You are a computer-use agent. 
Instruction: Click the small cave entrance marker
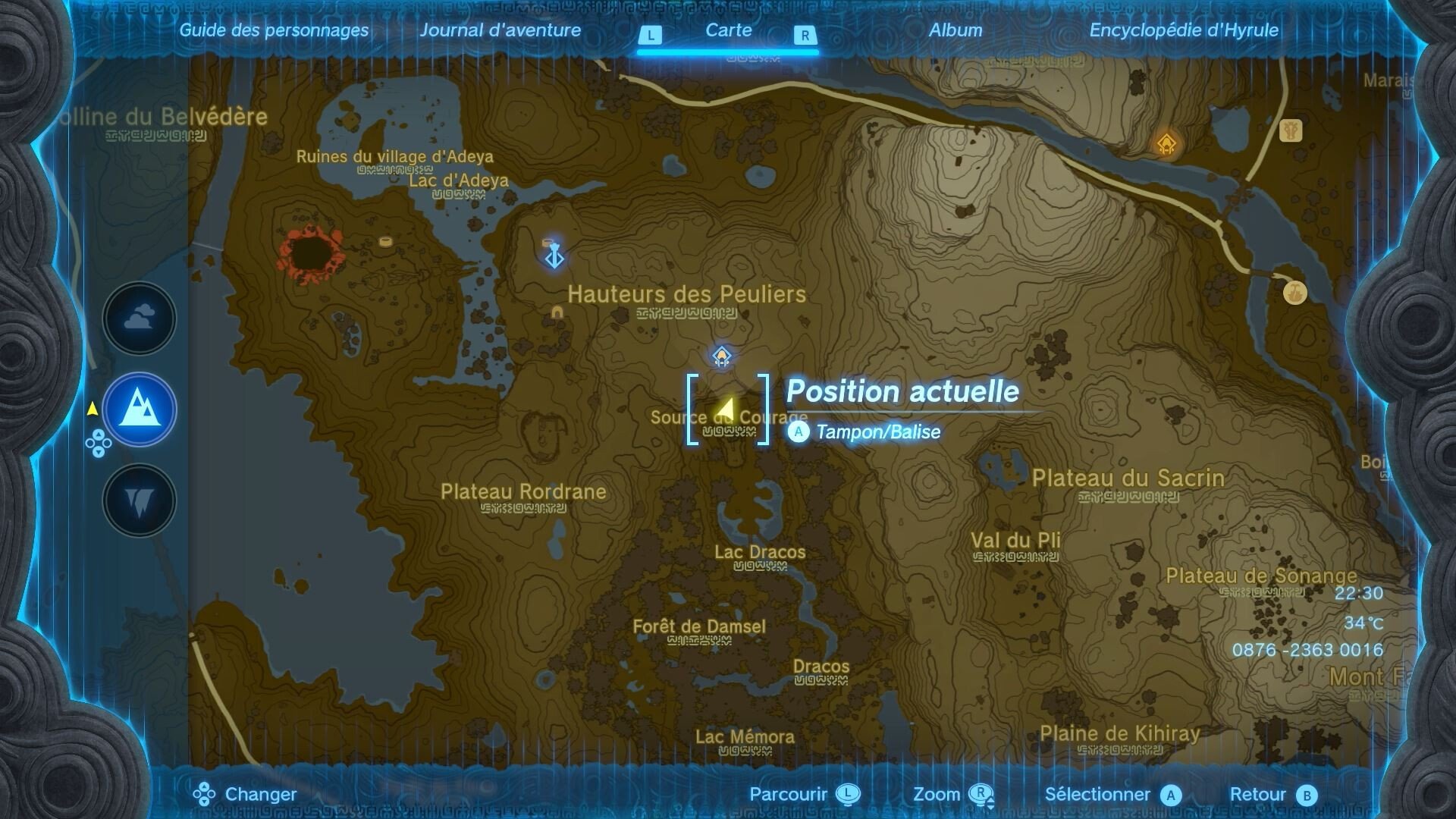click(557, 312)
